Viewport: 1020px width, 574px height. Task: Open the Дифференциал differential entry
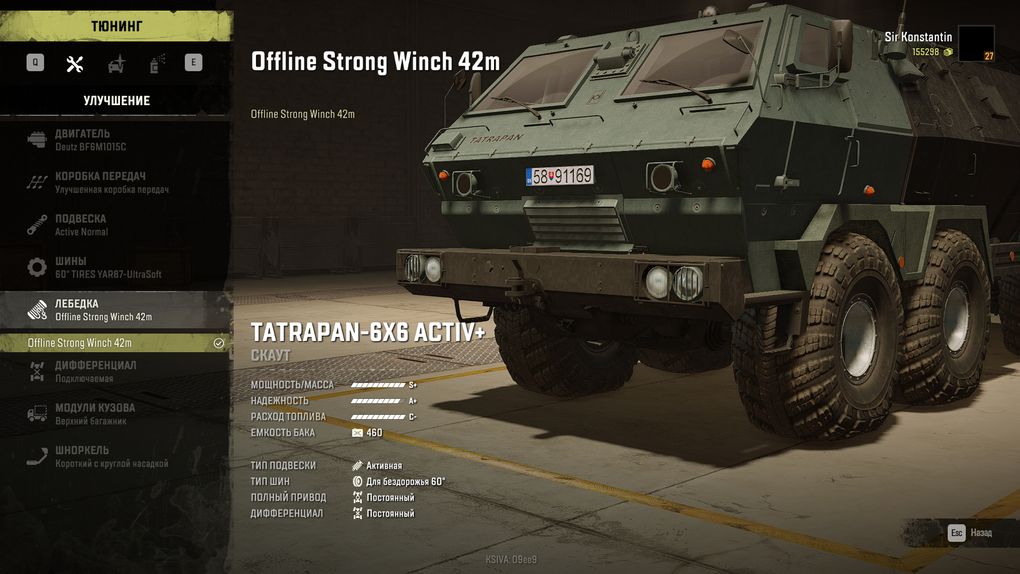(x=110, y=371)
